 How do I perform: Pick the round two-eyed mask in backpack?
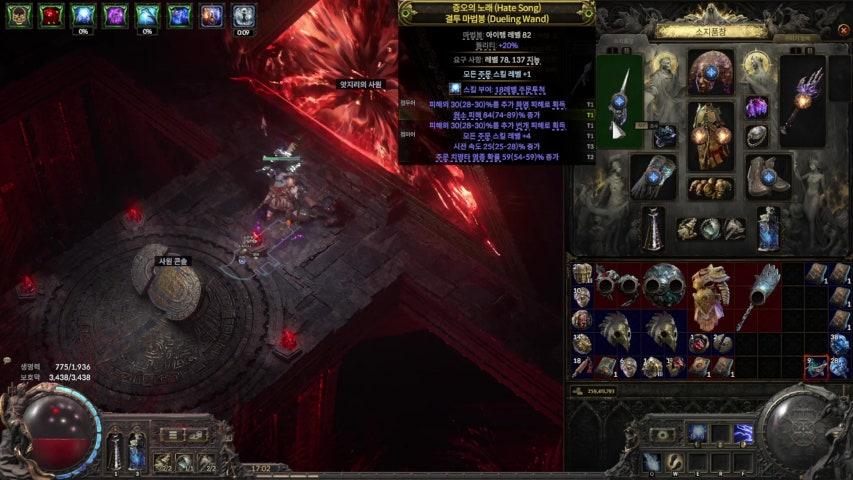661,283
